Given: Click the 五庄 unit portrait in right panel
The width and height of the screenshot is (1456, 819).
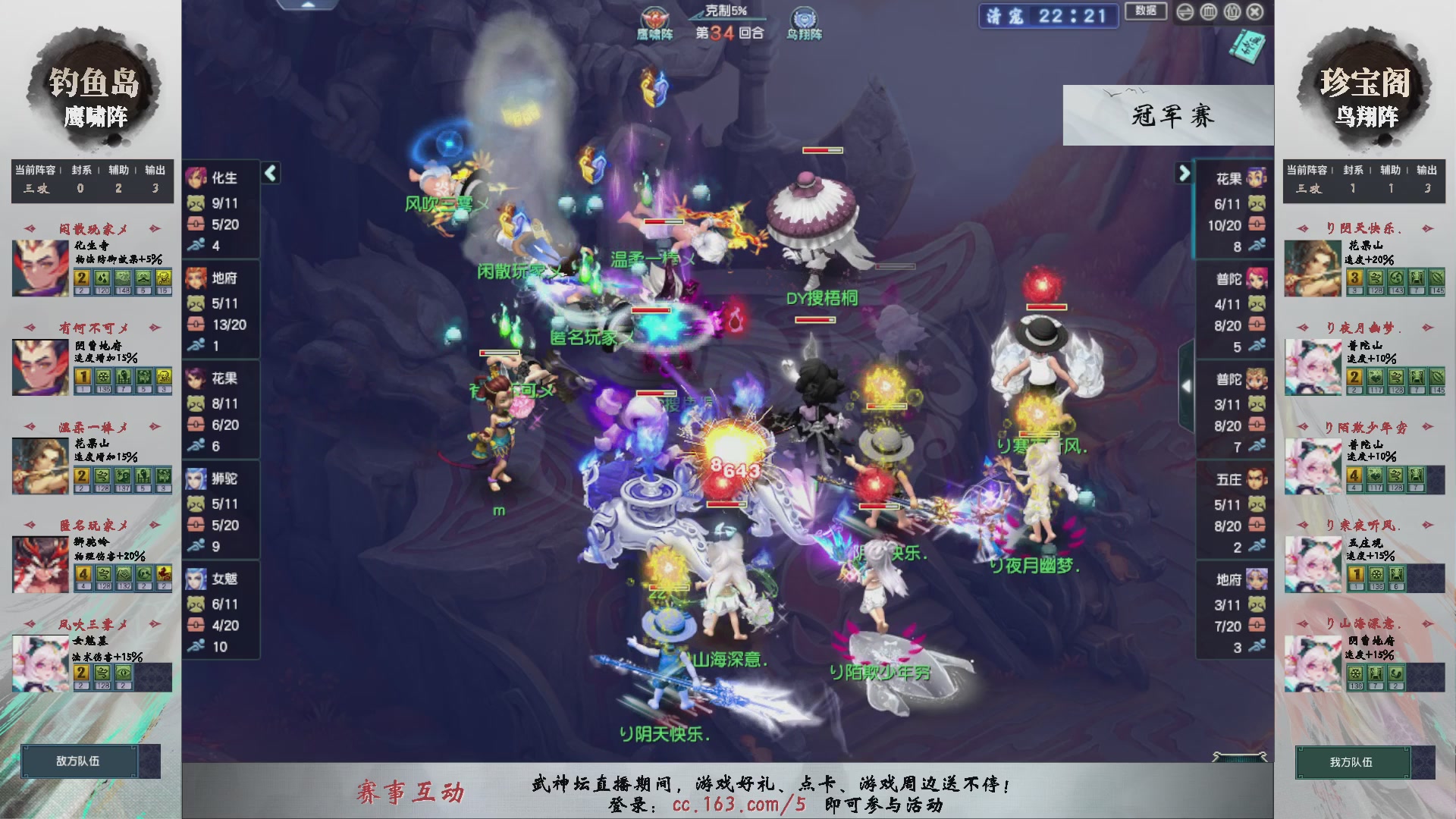Looking at the screenshot, I should pos(1255,479).
